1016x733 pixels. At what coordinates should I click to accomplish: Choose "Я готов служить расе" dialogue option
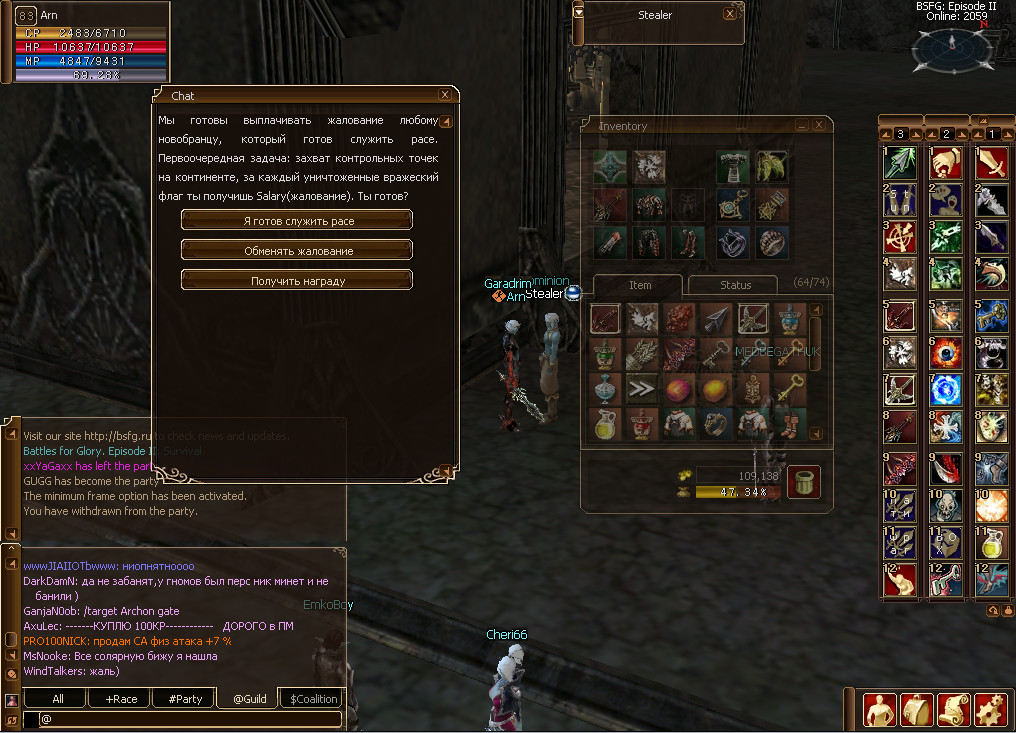coord(297,220)
